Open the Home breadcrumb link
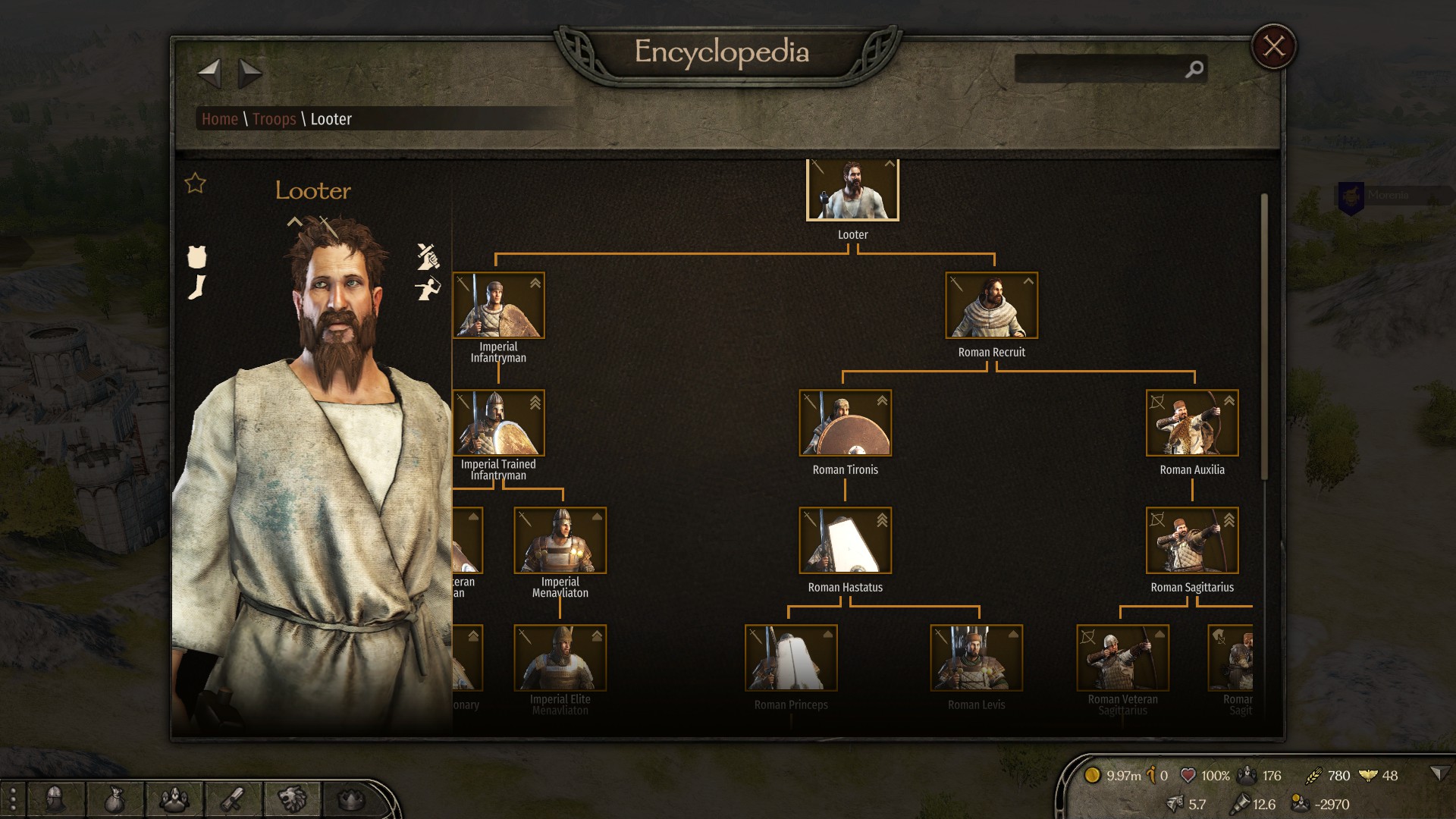This screenshot has width=1456, height=819. [x=220, y=119]
